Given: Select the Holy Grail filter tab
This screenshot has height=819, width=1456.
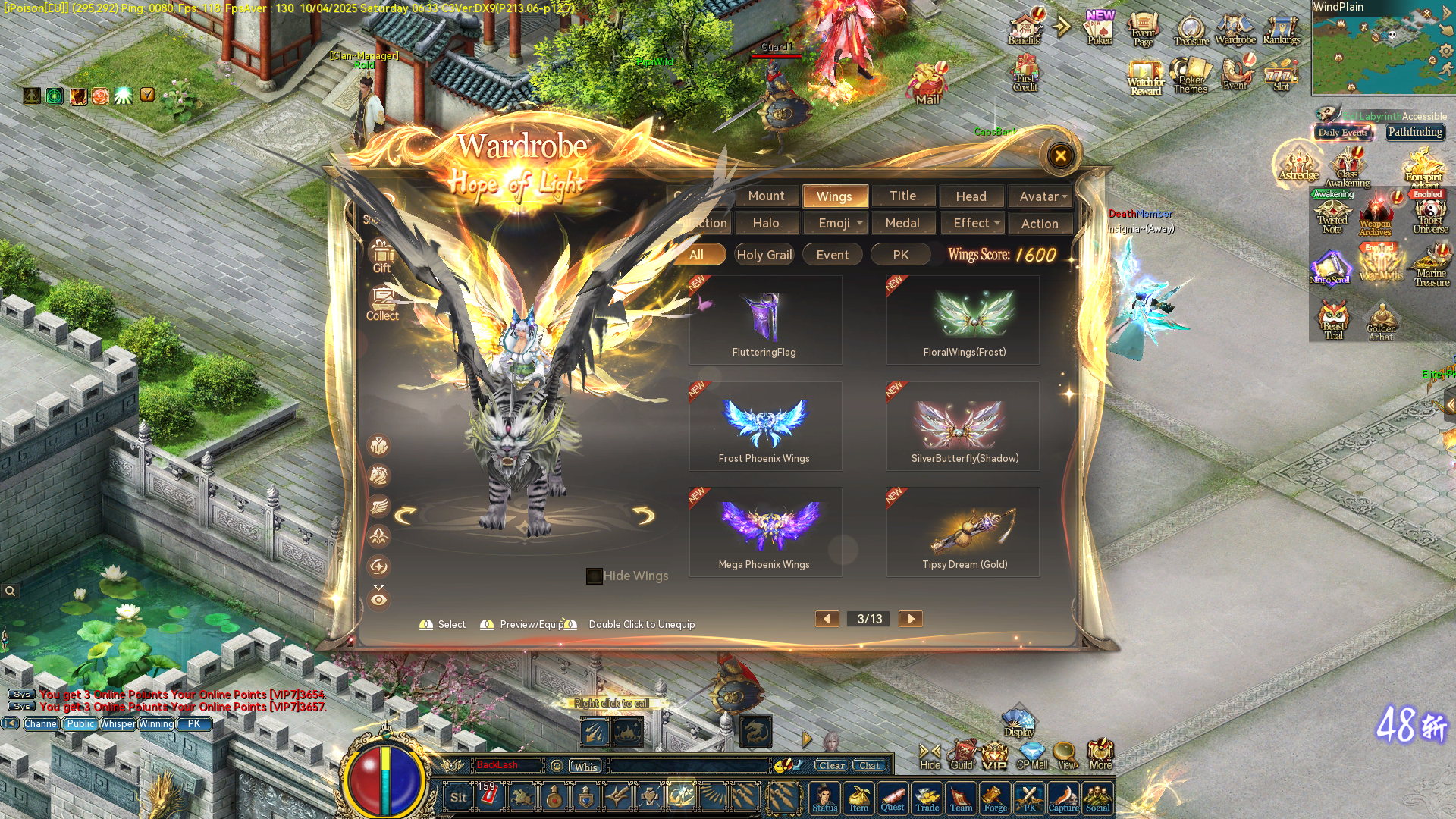Looking at the screenshot, I should coord(764,254).
